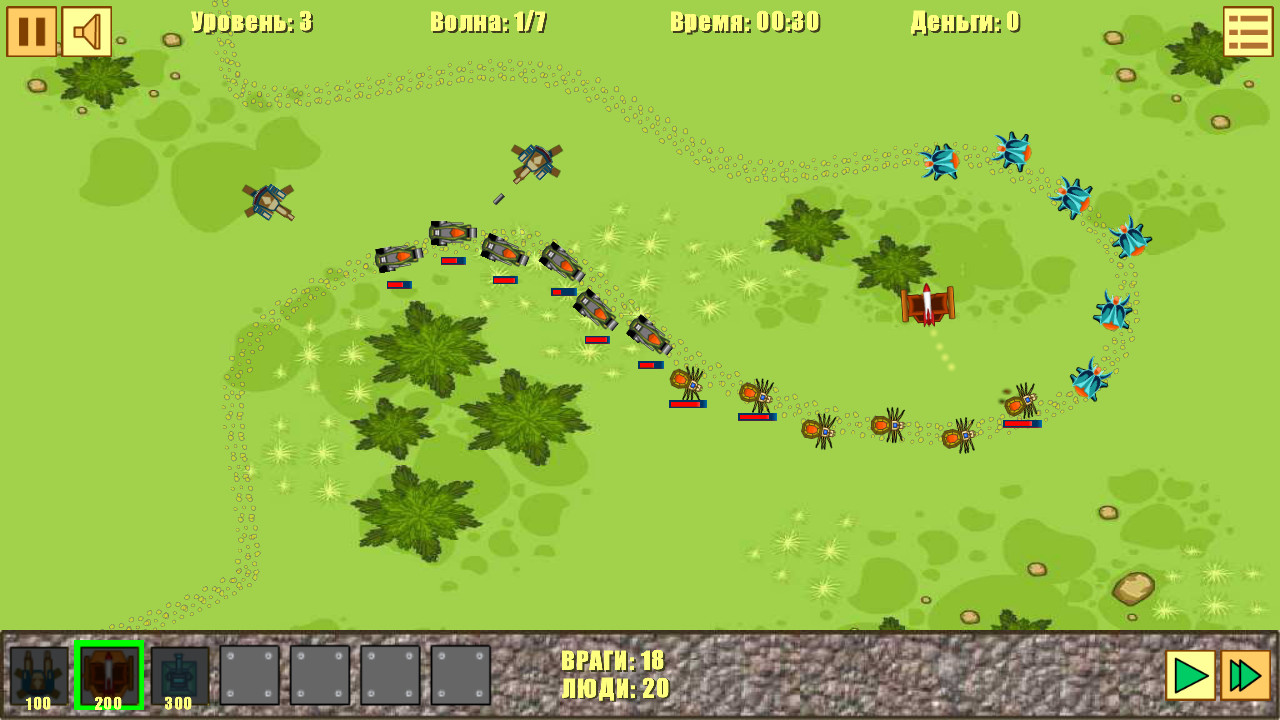
Task: Toggle the highlighted rocket tower selection off
Action: 108,672
